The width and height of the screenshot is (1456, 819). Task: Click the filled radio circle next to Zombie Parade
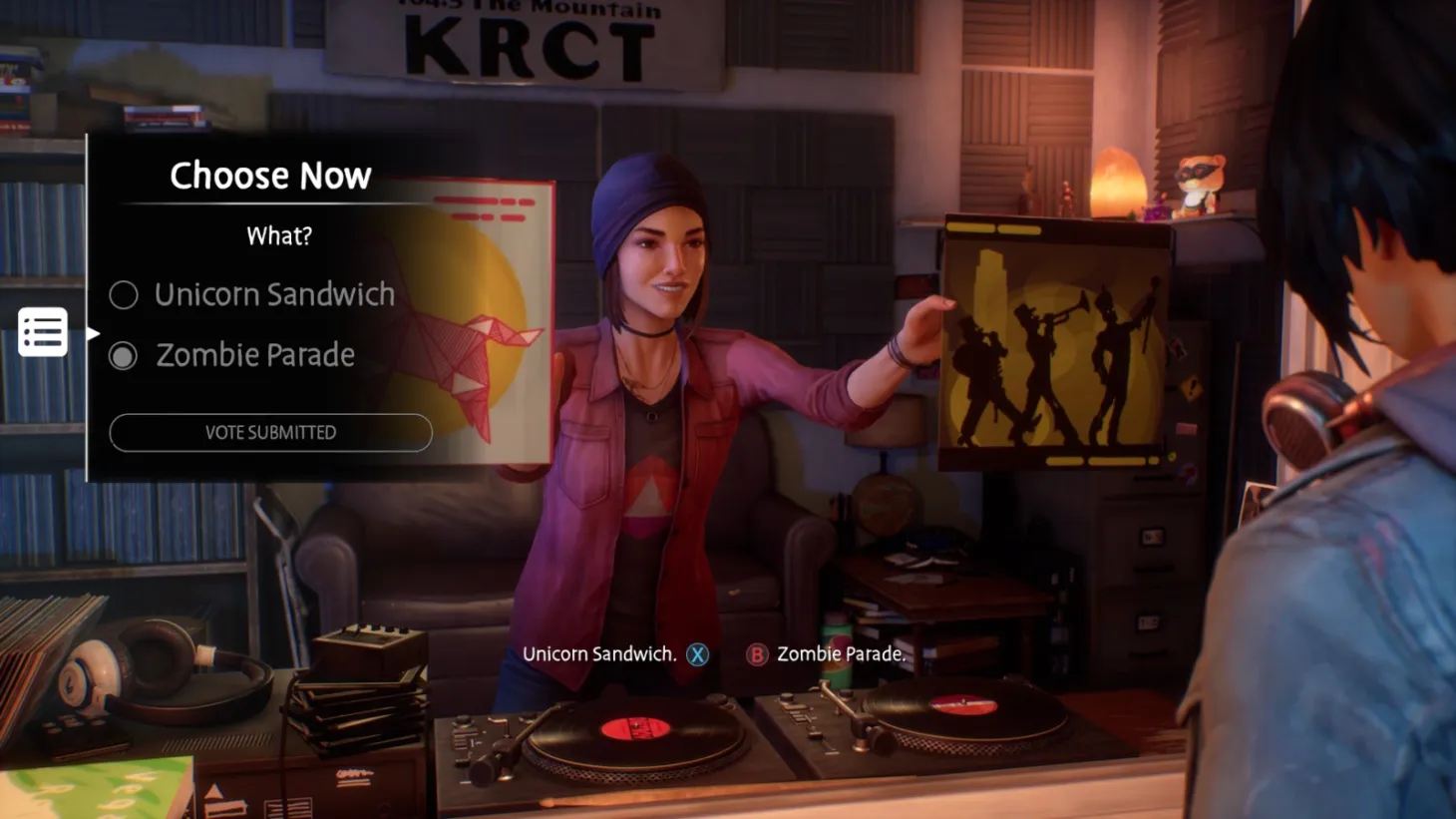pos(124,355)
